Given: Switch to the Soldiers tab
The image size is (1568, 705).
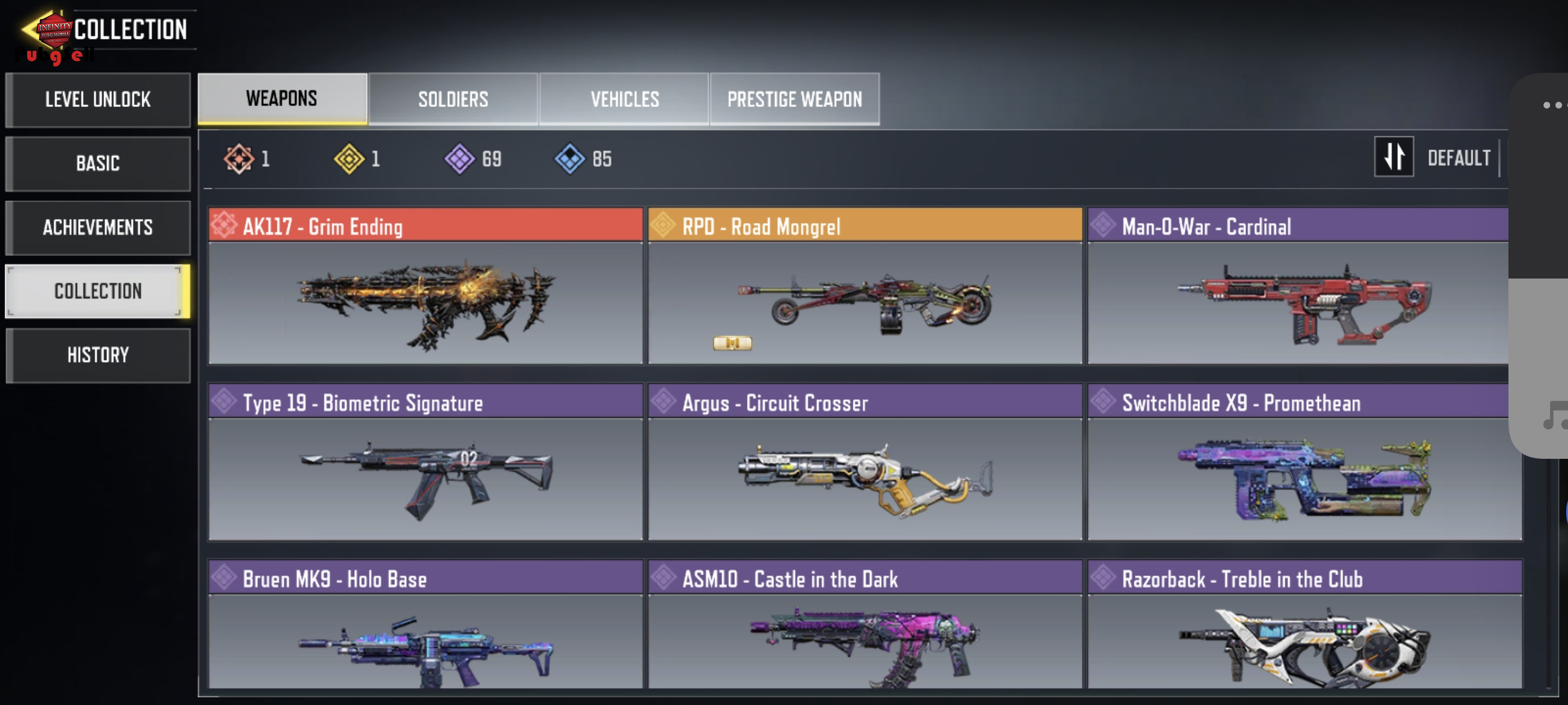Looking at the screenshot, I should click(453, 99).
